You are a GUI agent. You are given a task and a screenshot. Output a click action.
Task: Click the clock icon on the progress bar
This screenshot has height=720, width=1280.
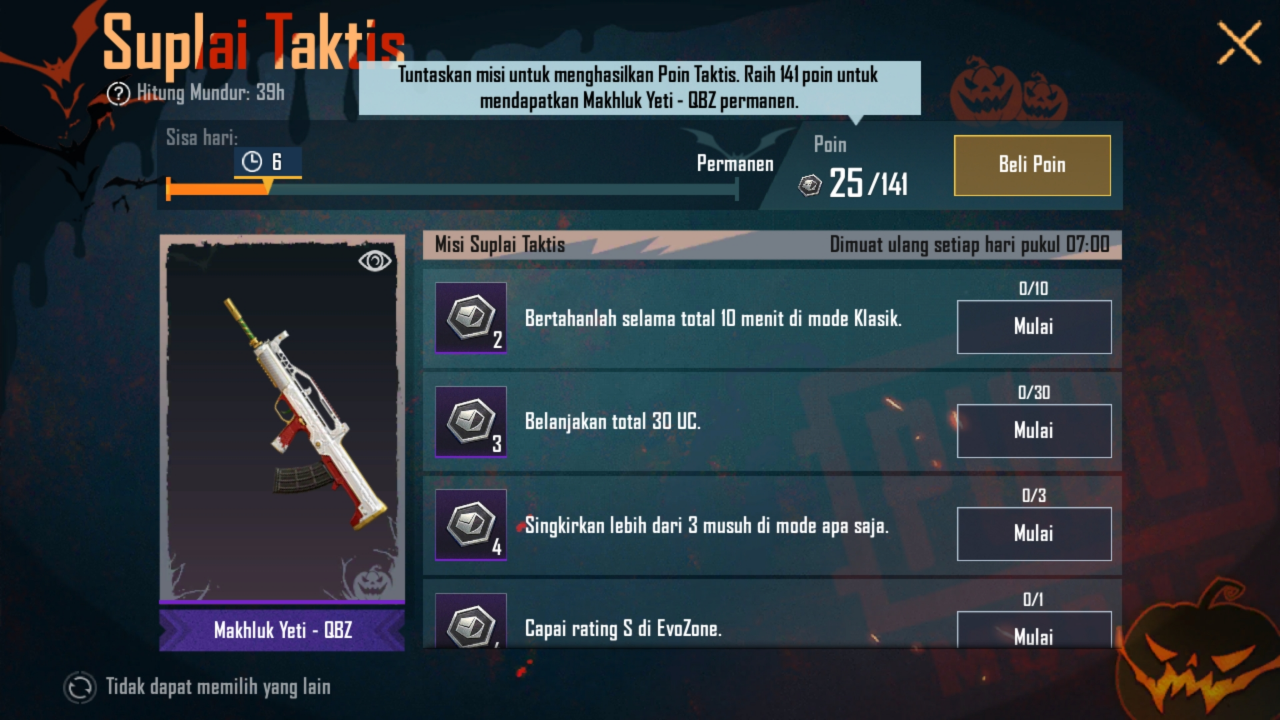tap(253, 161)
